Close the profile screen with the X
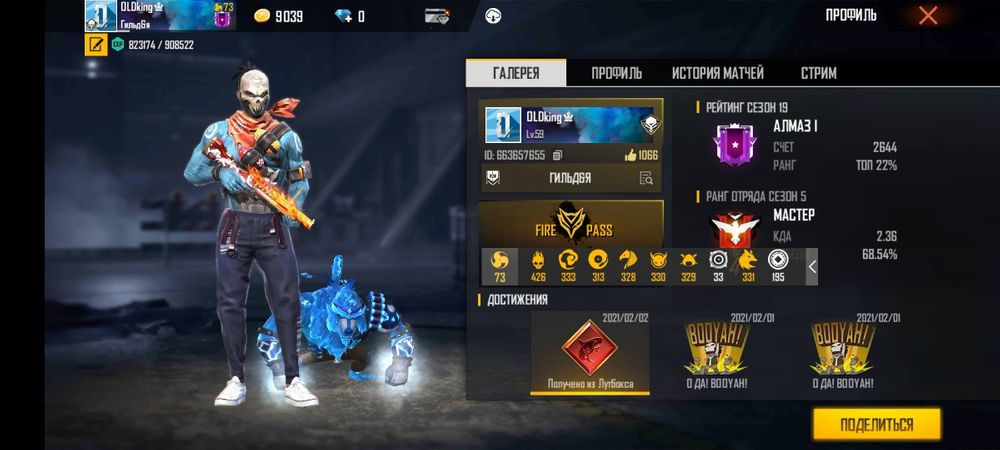1000x450 pixels. click(x=928, y=15)
